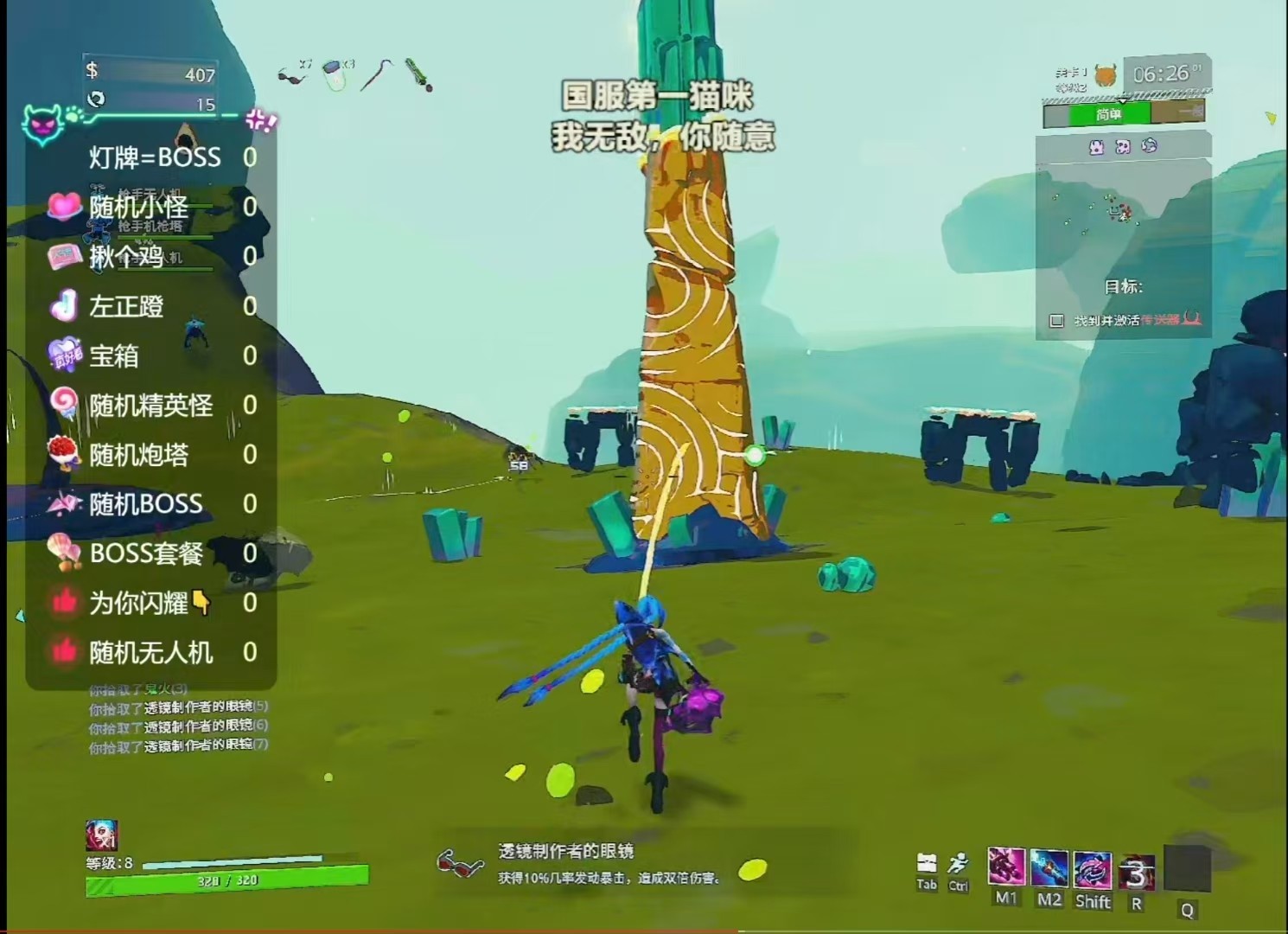Screen dimensions: 1288x934
Task: Click the R special skill on cooldown
Action: (x=1137, y=873)
